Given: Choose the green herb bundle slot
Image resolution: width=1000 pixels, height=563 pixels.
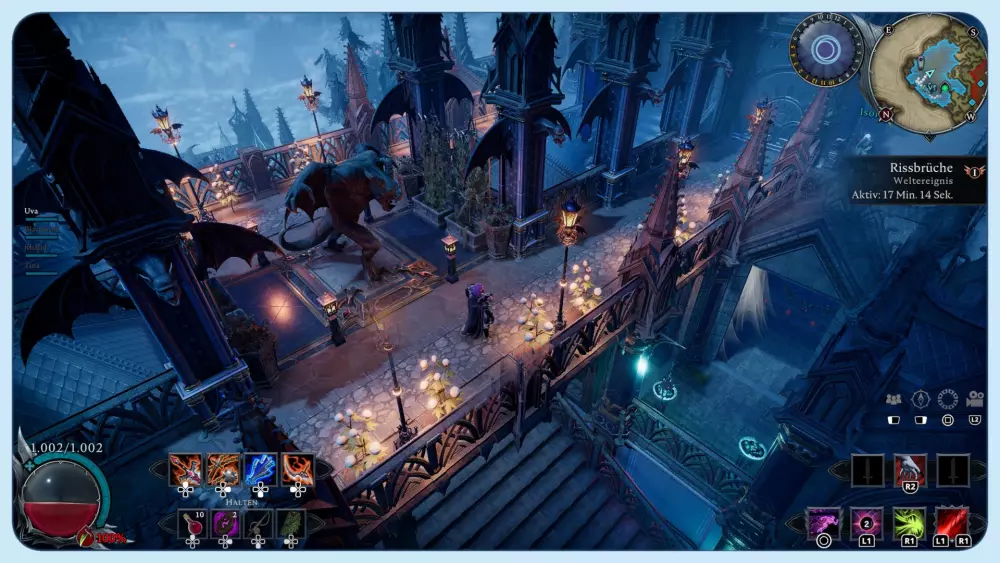Looking at the screenshot, I should click(x=291, y=523).
